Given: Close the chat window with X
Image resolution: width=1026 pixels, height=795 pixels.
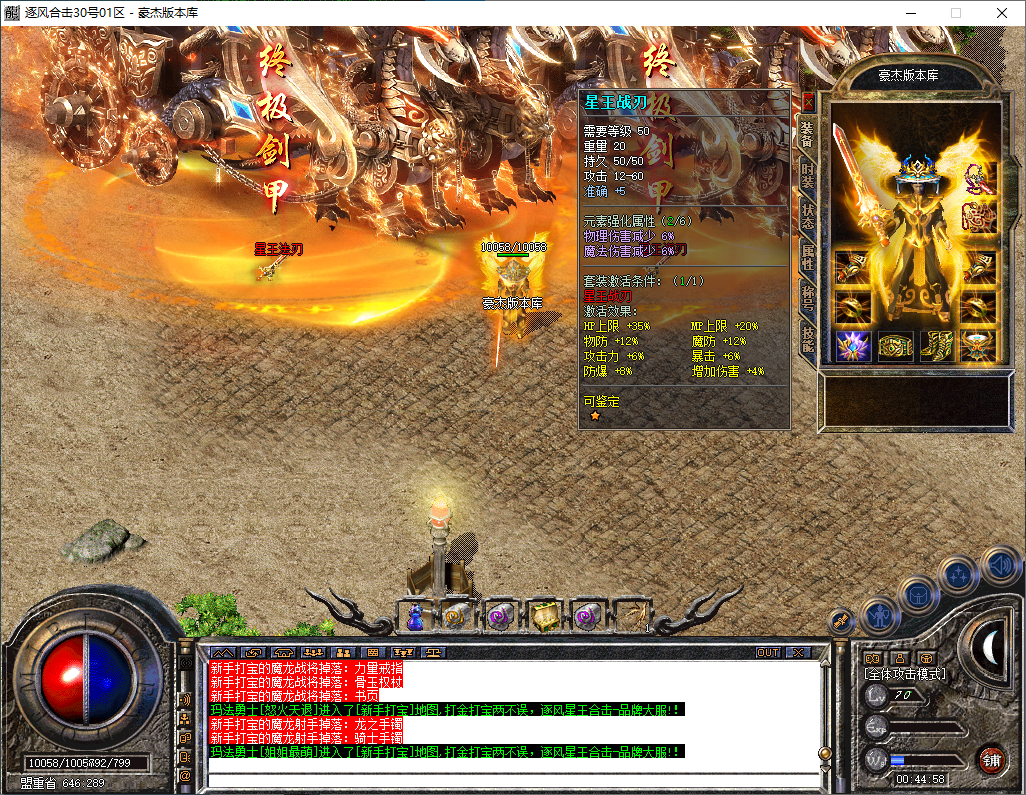Looking at the screenshot, I should pos(797,652).
